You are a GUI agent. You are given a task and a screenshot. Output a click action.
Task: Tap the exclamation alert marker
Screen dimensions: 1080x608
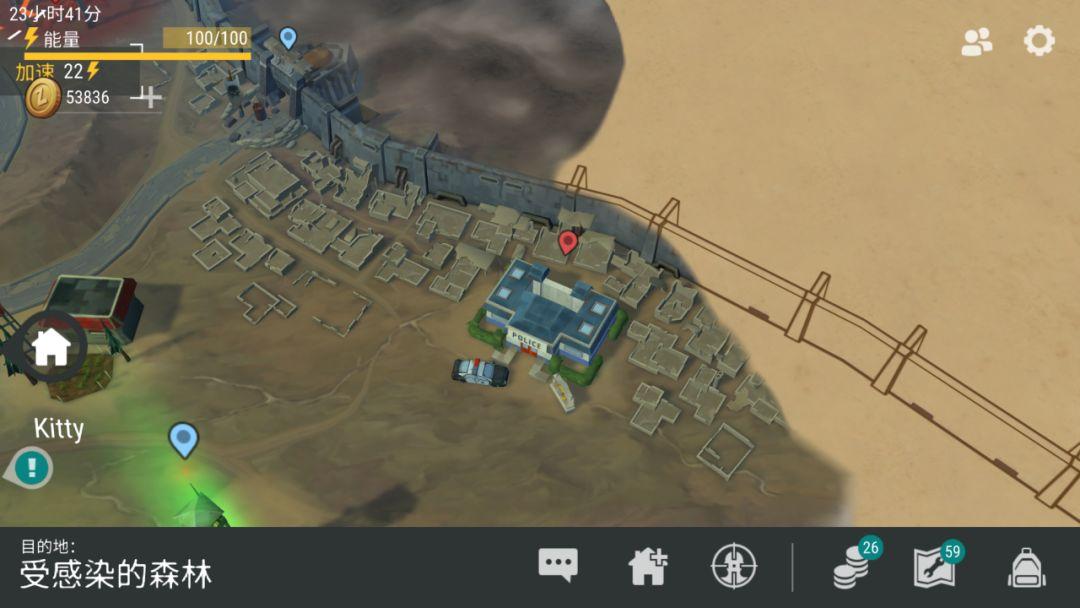[x=32, y=467]
